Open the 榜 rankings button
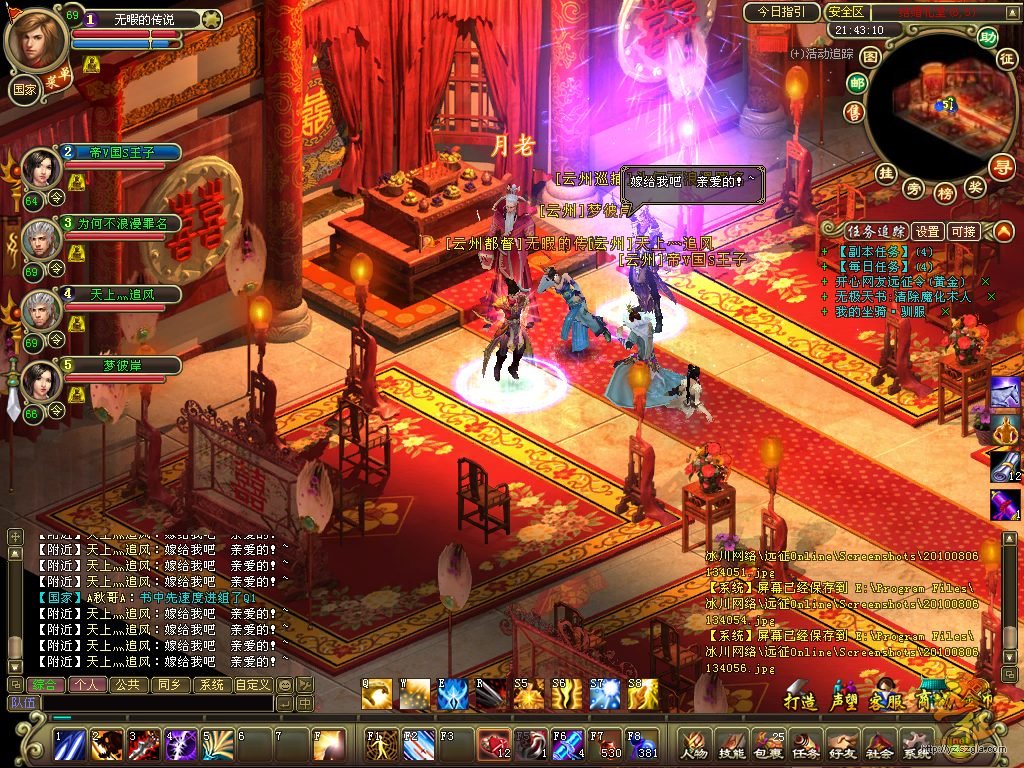Screen dimensions: 1024x768 click(944, 190)
